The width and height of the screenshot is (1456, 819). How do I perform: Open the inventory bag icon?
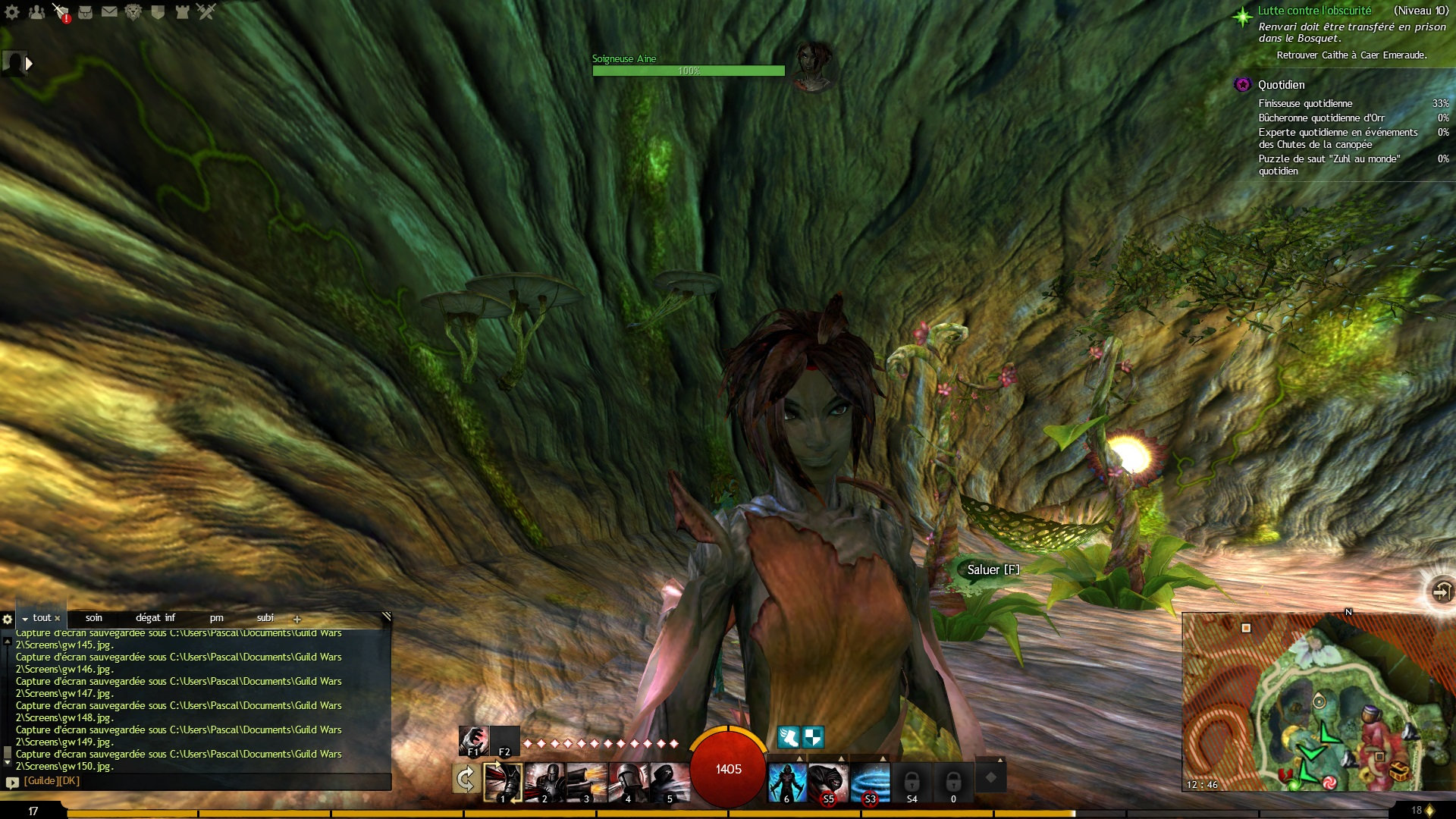(86, 12)
